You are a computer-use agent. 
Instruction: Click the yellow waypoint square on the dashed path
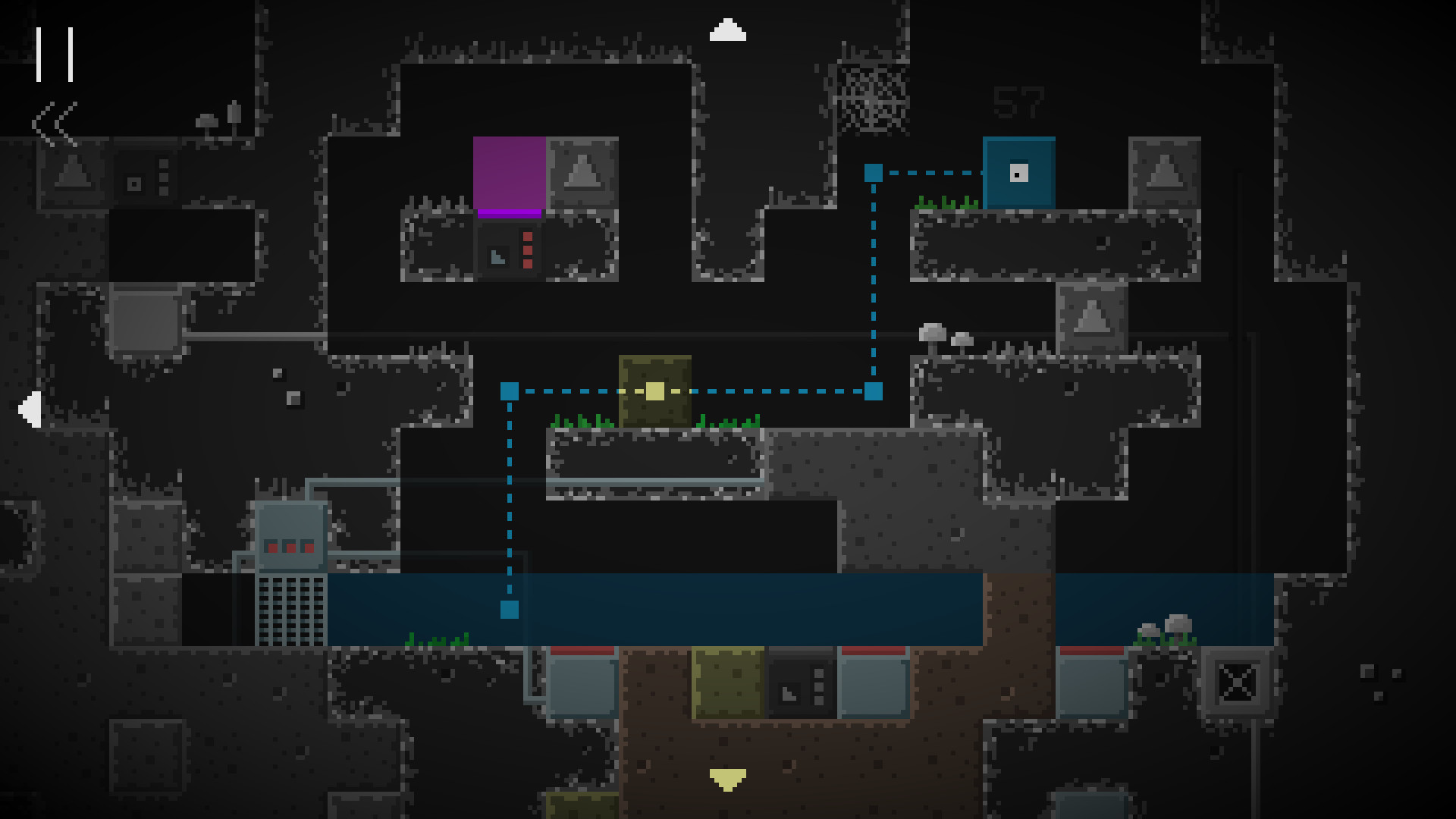[x=654, y=391]
